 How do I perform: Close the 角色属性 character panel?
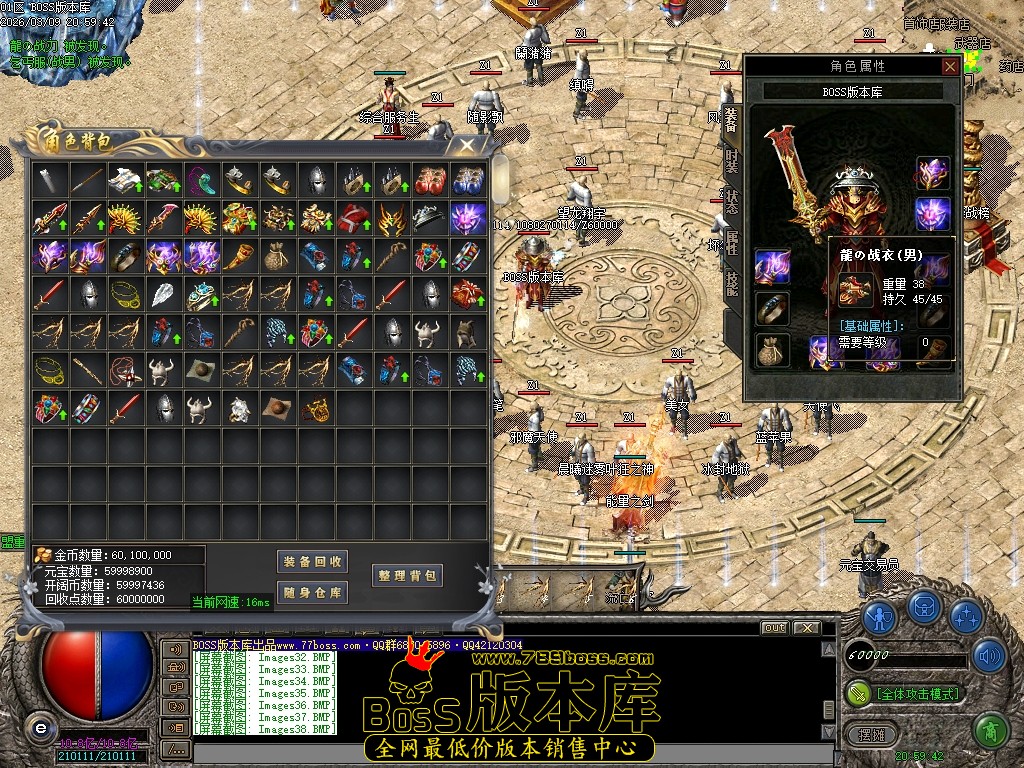pyautogui.click(x=950, y=66)
